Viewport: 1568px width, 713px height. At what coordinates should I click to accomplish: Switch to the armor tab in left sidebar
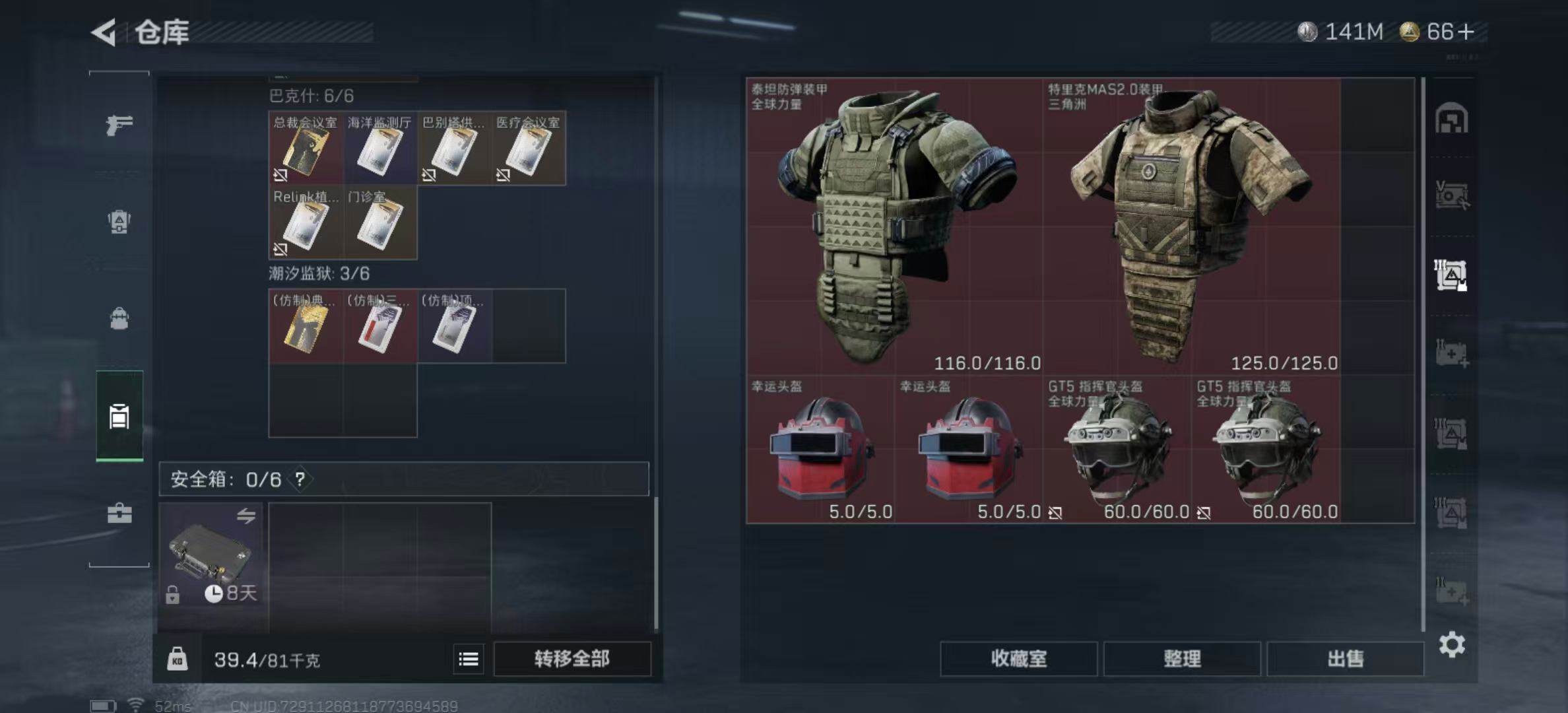click(119, 222)
